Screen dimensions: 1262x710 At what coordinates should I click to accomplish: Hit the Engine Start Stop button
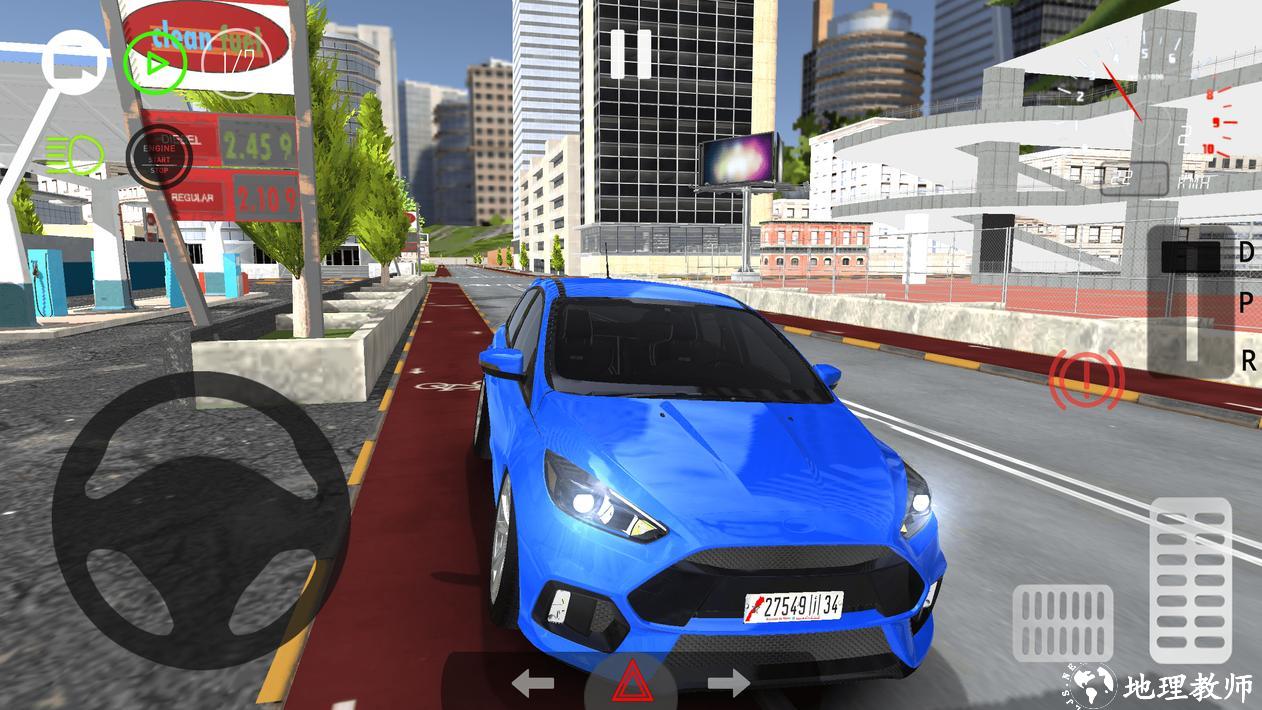tap(159, 154)
